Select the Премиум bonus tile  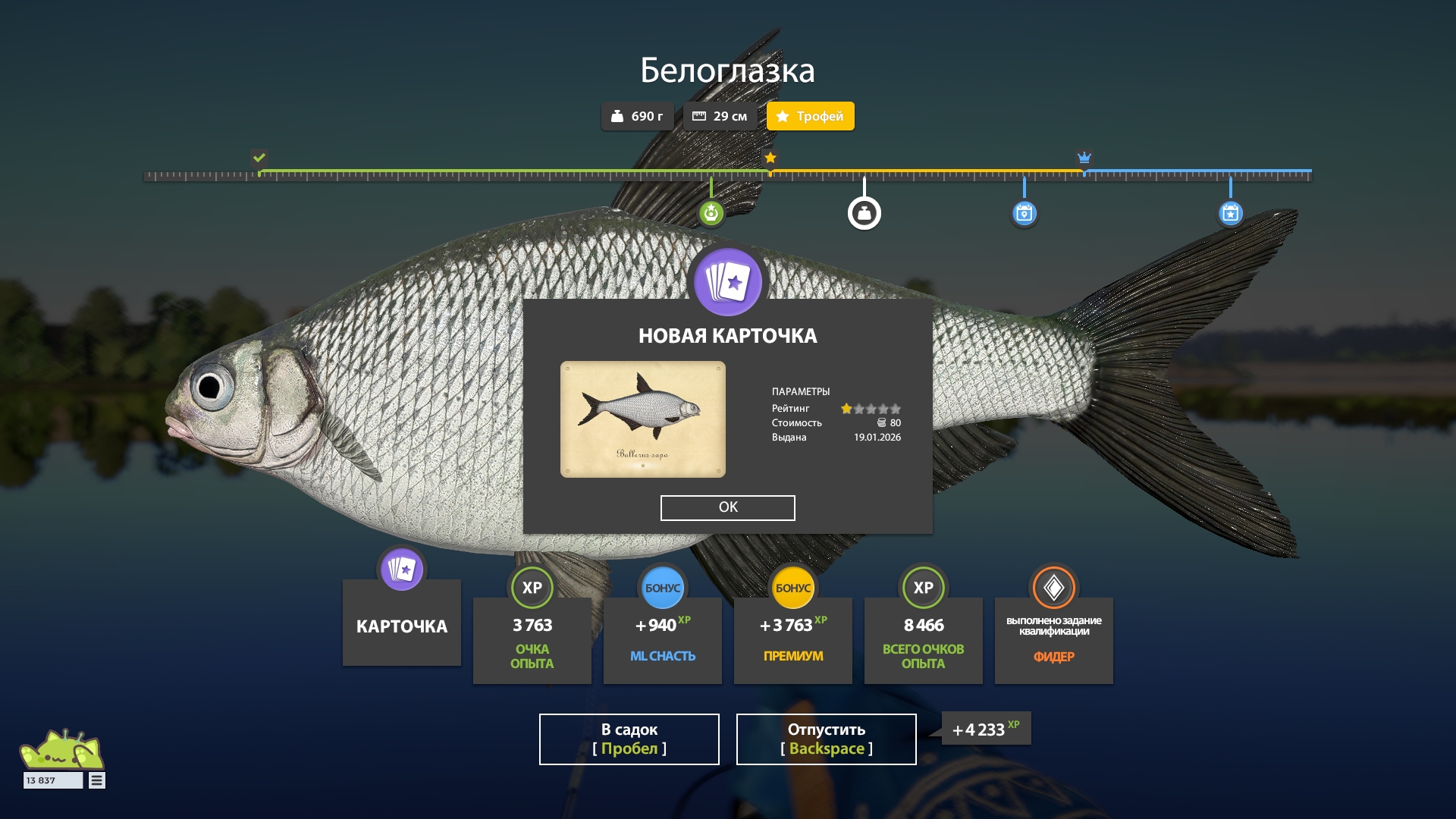tap(792, 639)
